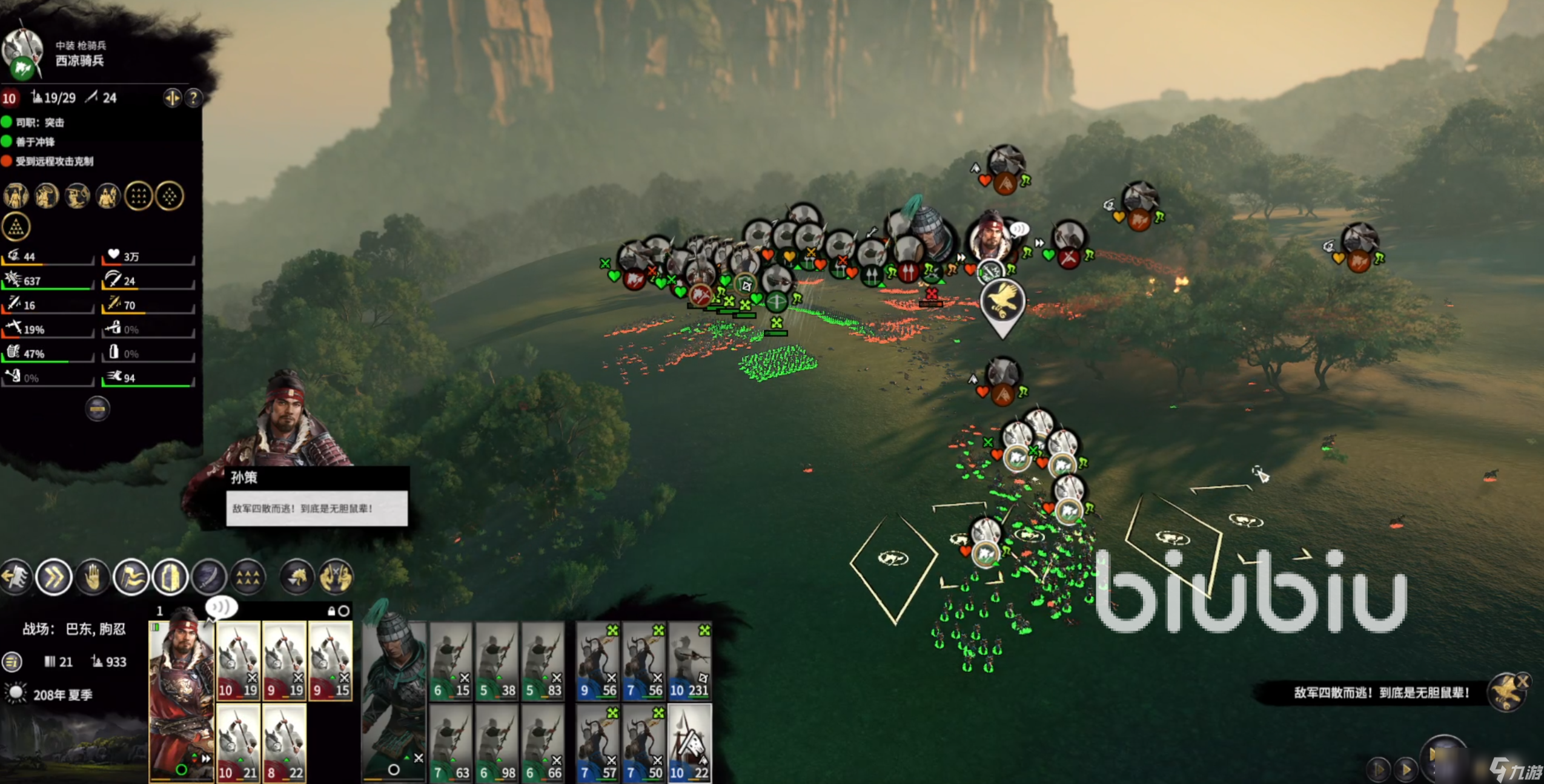Toggle the melee sword mode button
1544x784 pixels.
[x=209, y=577]
